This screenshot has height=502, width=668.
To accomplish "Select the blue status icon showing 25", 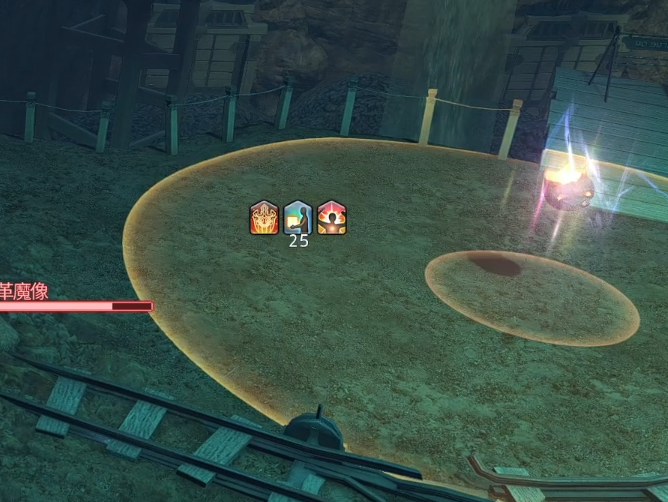I will point(298,217).
